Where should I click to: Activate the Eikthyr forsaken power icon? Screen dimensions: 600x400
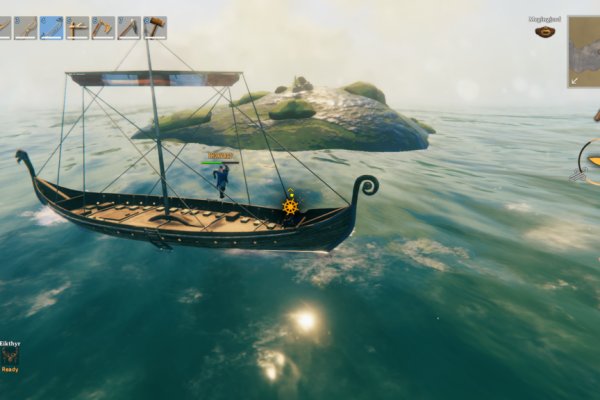point(10,354)
